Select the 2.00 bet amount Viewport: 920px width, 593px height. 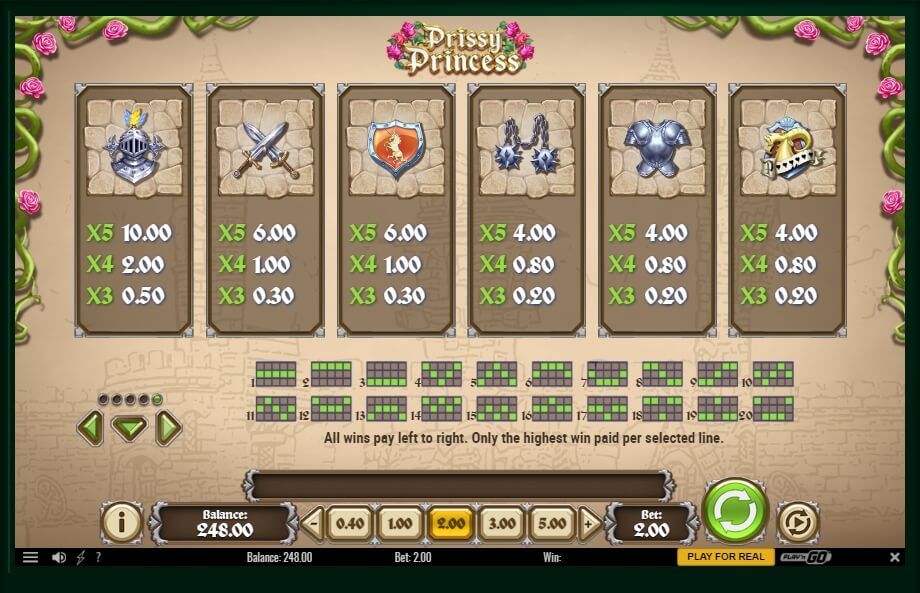point(451,523)
